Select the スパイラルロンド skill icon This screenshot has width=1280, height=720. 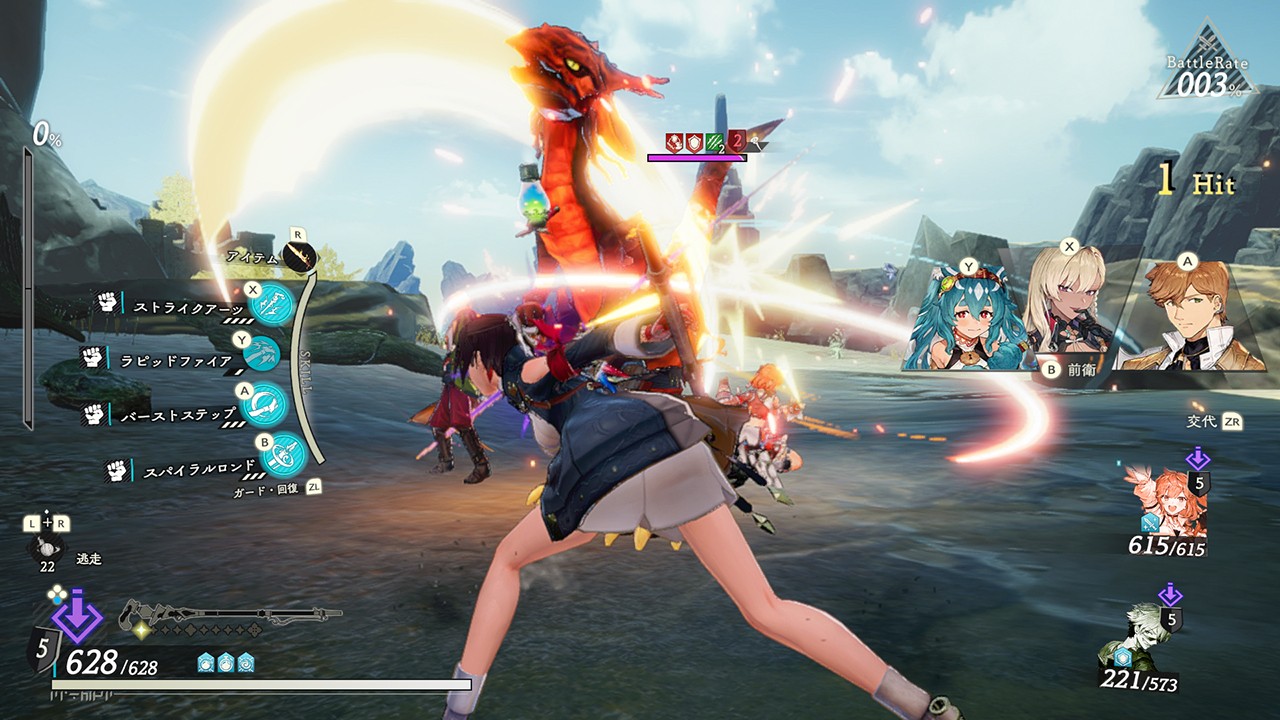click(282, 455)
